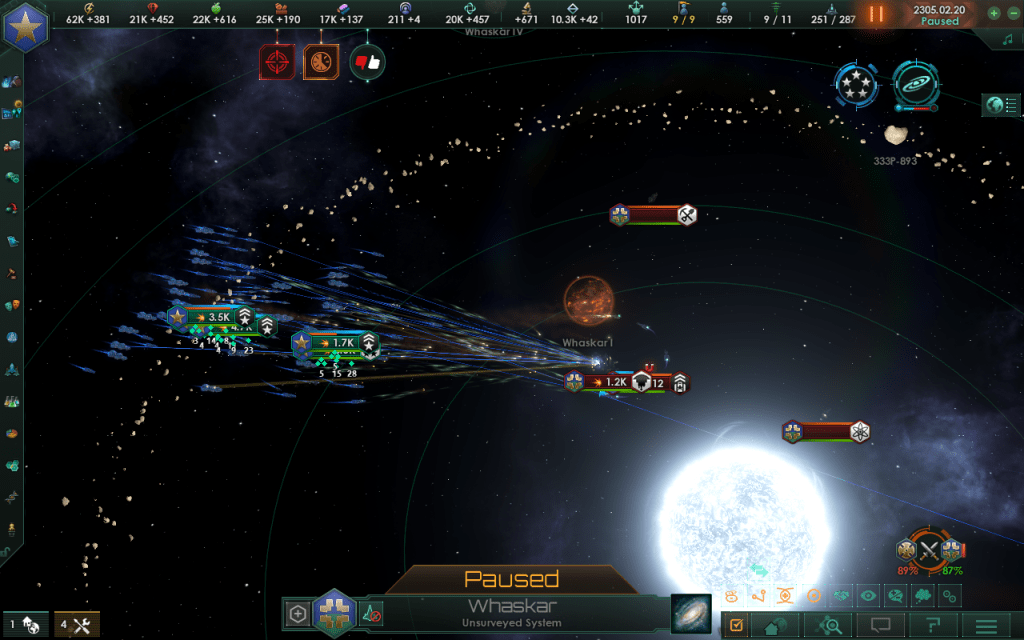Image resolution: width=1024 pixels, height=640 pixels.
Task: Open the music player note icon
Action: pos(1006,38)
